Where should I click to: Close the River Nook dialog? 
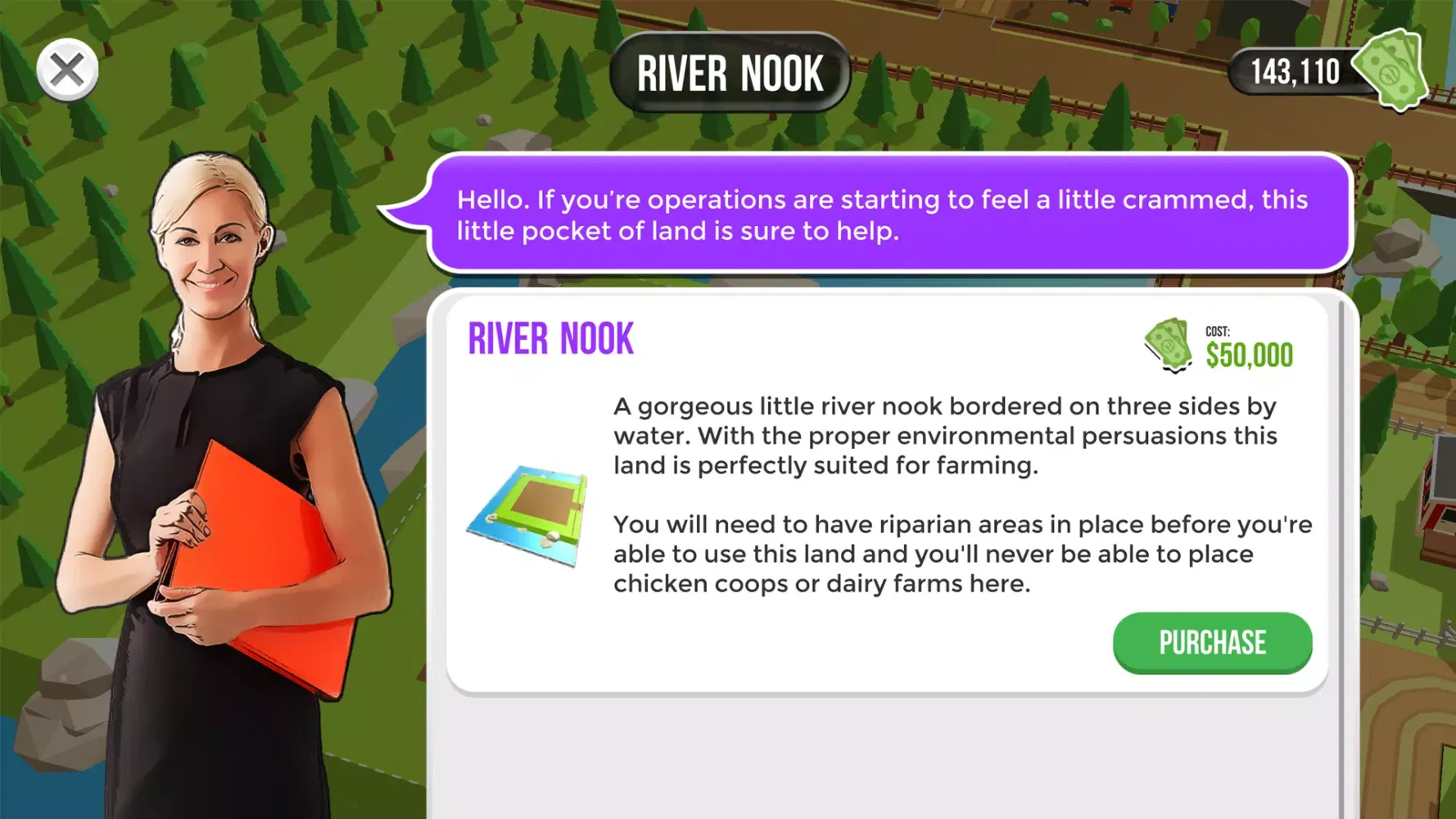click(x=67, y=70)
